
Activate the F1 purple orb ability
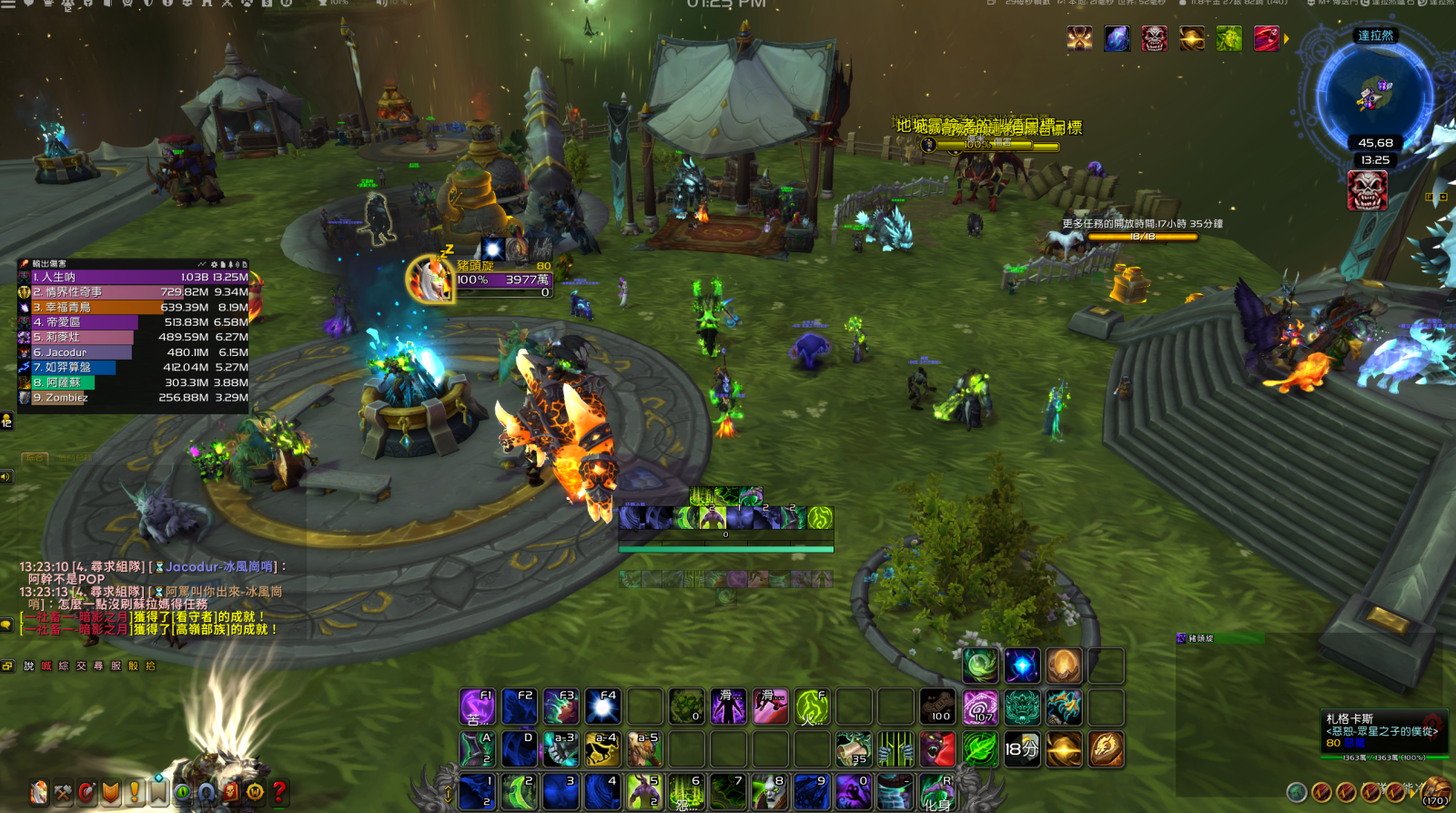tap(477, 706)
